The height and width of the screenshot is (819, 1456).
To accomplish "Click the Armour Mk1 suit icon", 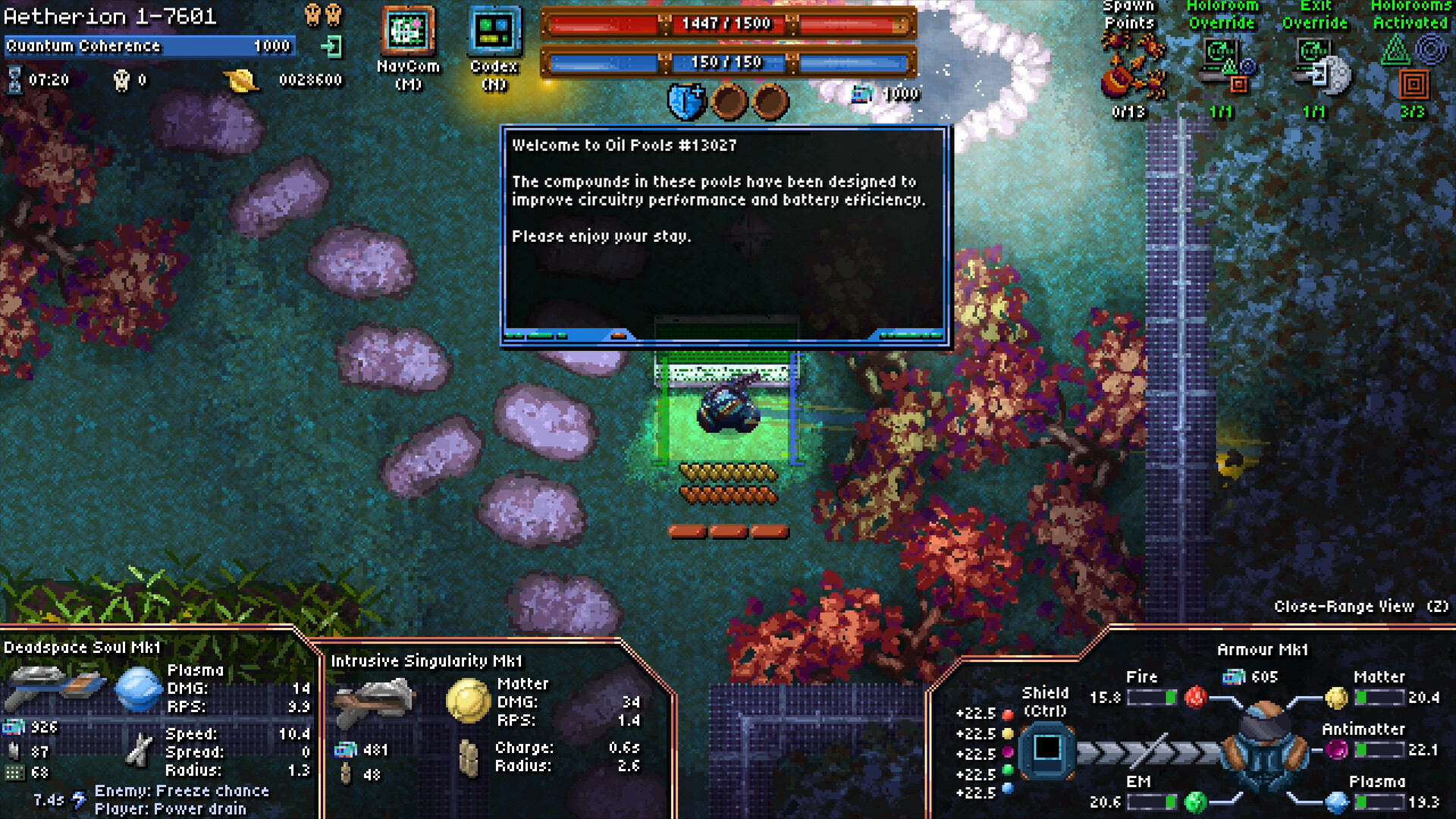I will [x=1264, y=748].
